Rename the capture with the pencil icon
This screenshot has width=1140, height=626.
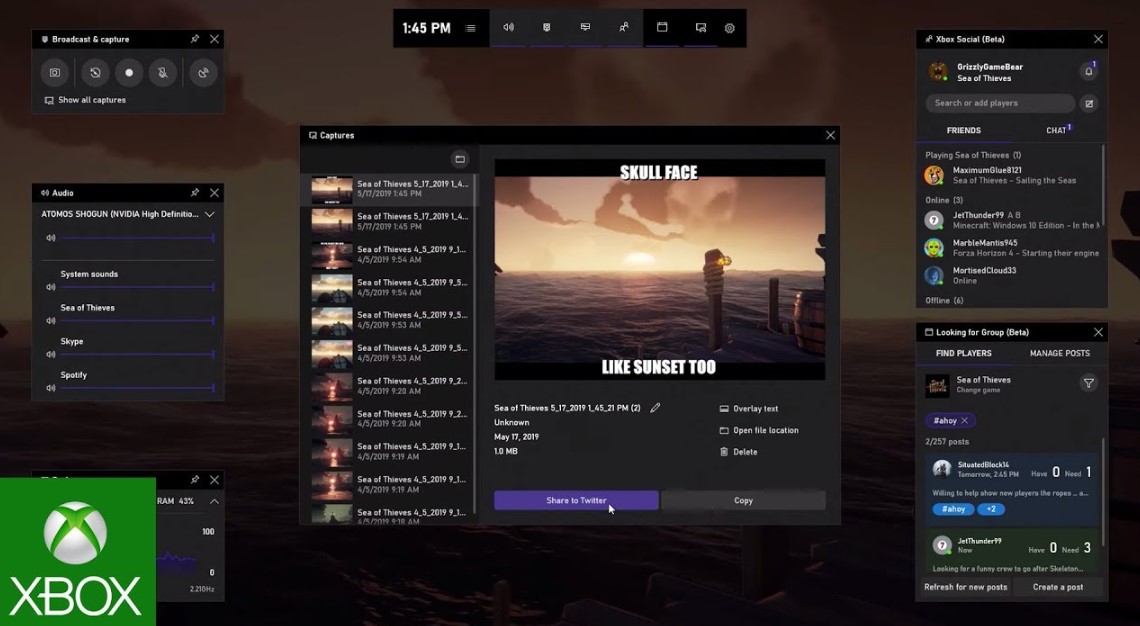point(655,408)
